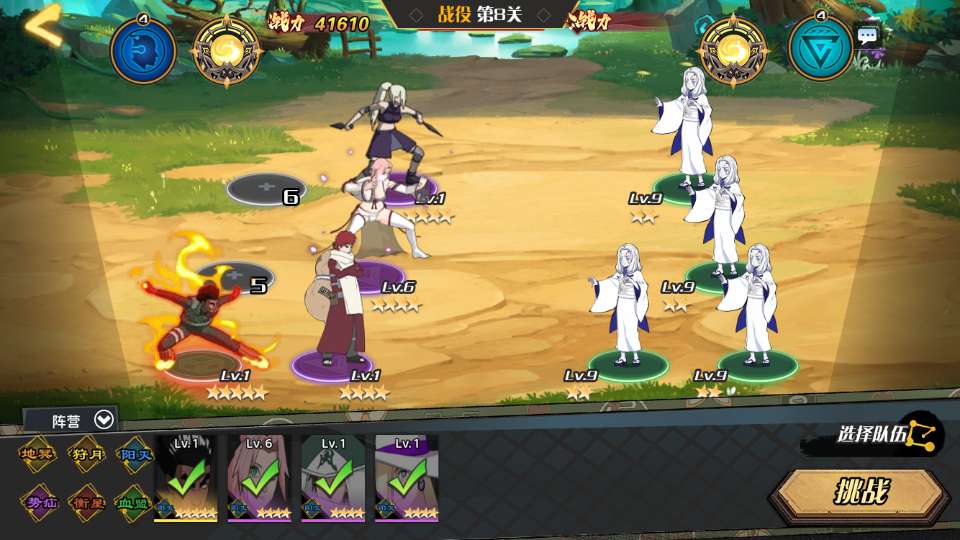The height and width of the screenshot is (540, 960).
Task: Deselect the pink-haired Lv.6 hero card
Action: click(x=259, y=478)
